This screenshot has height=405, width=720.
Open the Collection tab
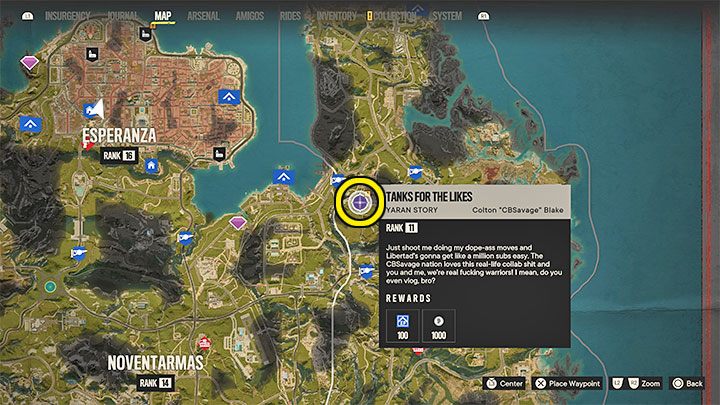[x=399, y=16]
